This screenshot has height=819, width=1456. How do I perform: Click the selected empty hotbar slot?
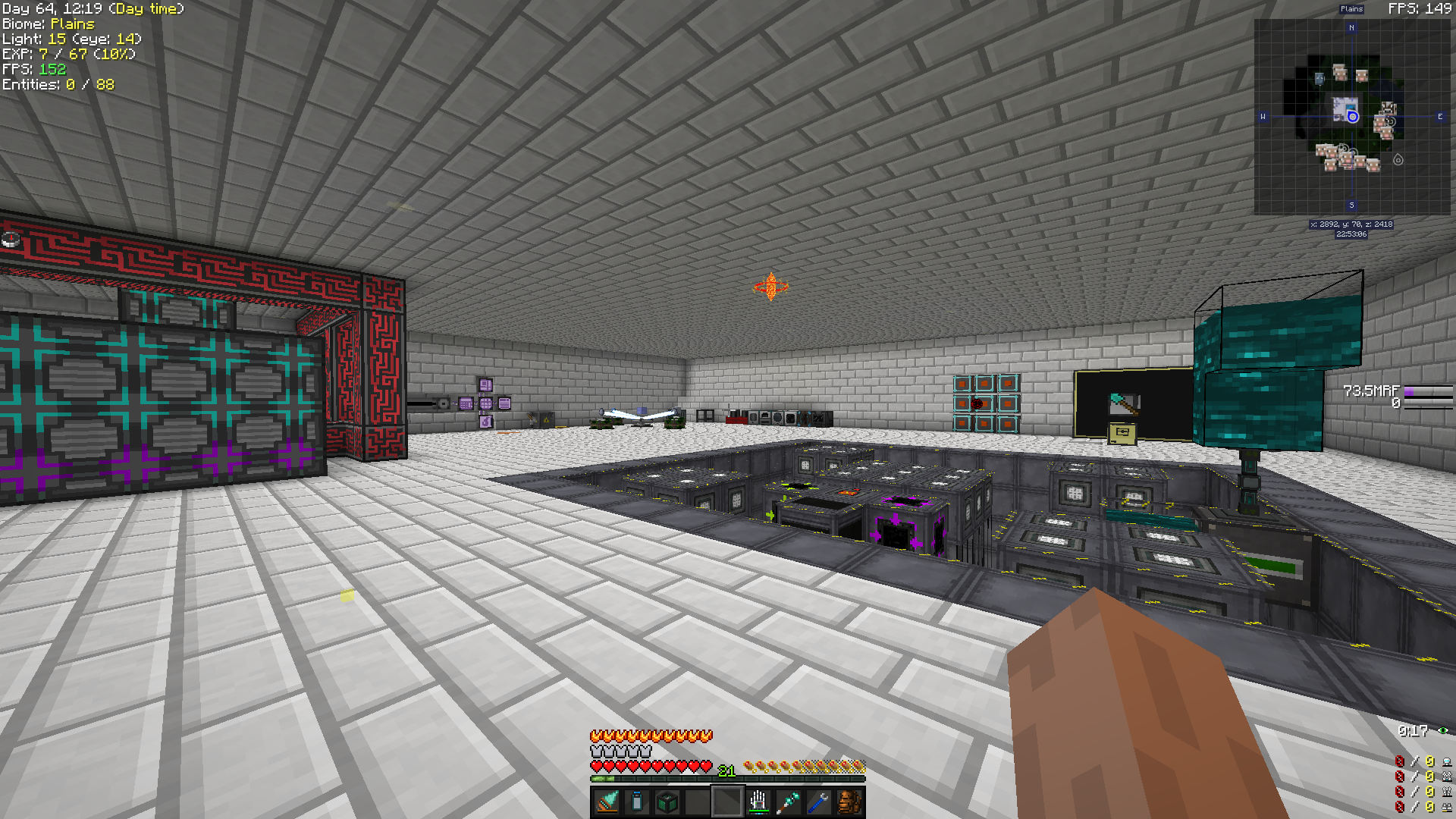pos(726,802)
